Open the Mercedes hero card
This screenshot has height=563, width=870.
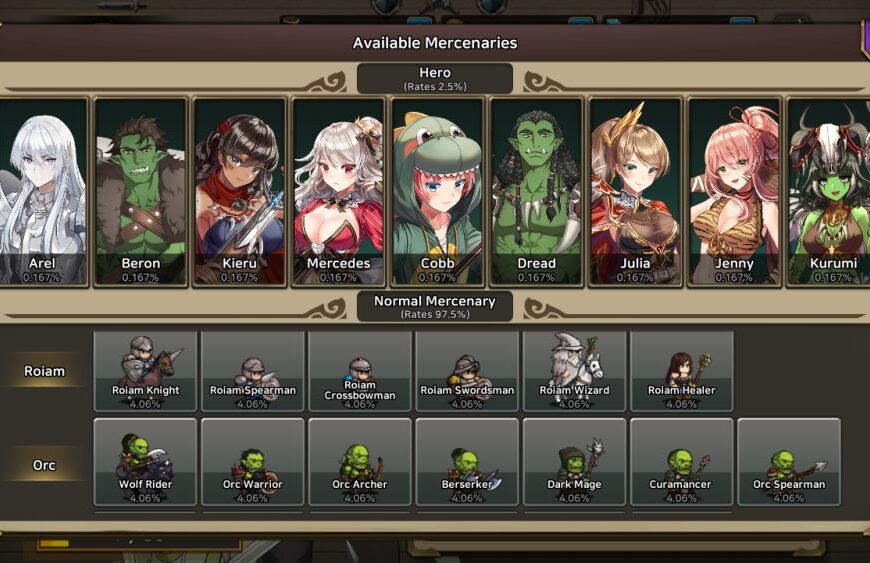pos(338,191)
